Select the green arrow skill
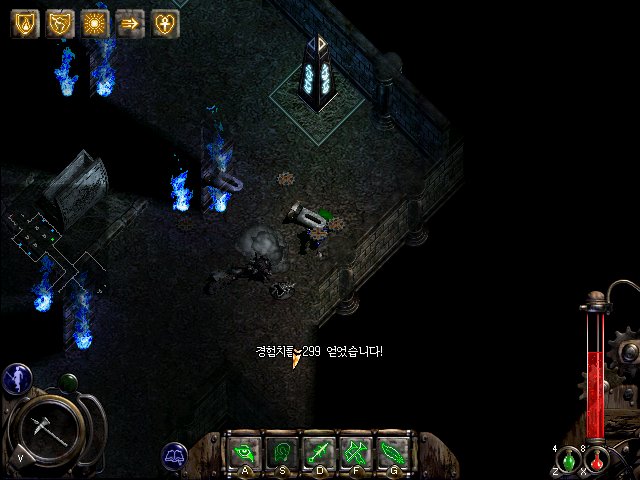 pyautogui.click(x=320, y=452)
